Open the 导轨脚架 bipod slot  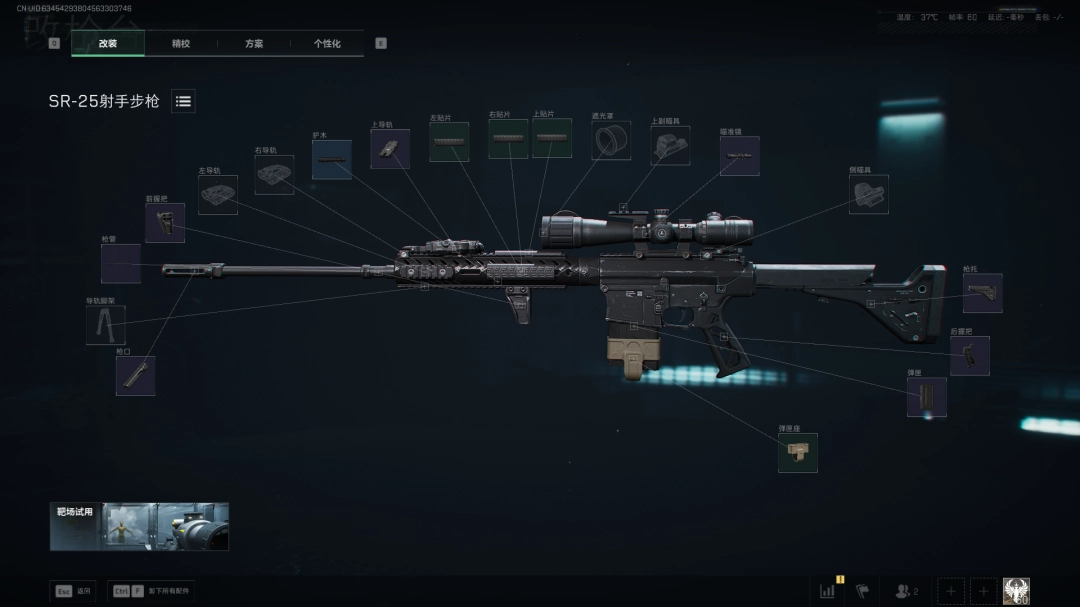(x=105, y=325)
